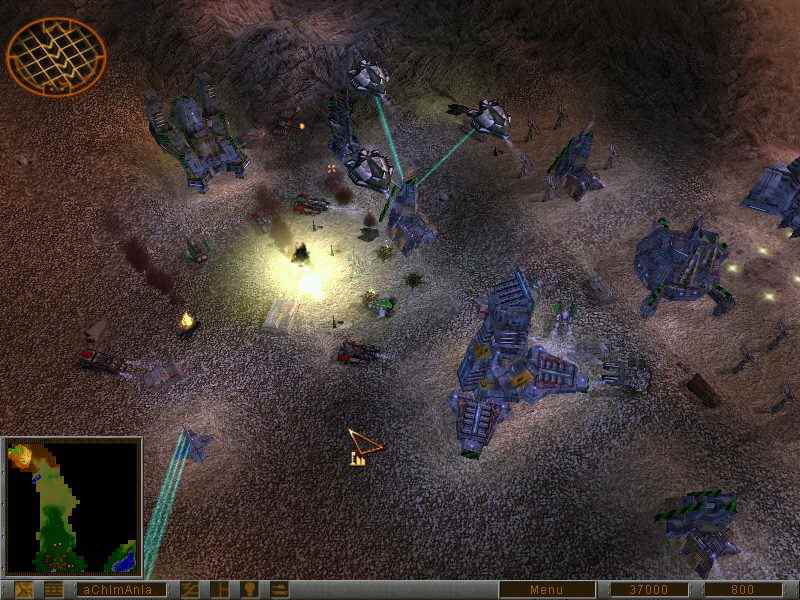Click the minimap terrain overview
Viewport: 800px width, 600px height.
pos(71,507)
